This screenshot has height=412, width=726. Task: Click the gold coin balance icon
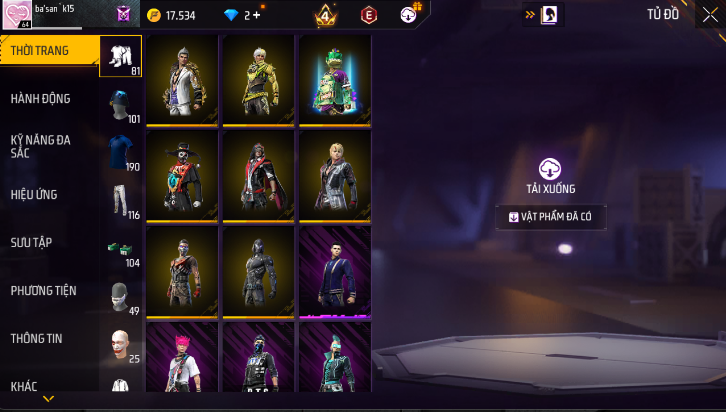coord(153,15)
